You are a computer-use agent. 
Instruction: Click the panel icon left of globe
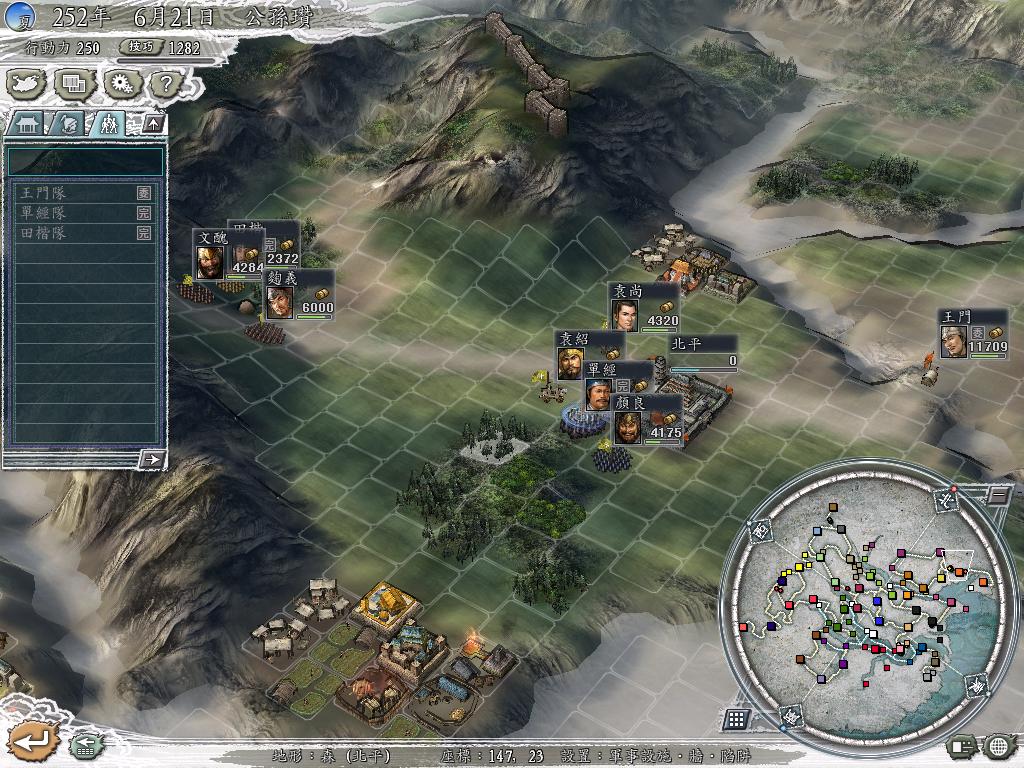click(963, 745)
